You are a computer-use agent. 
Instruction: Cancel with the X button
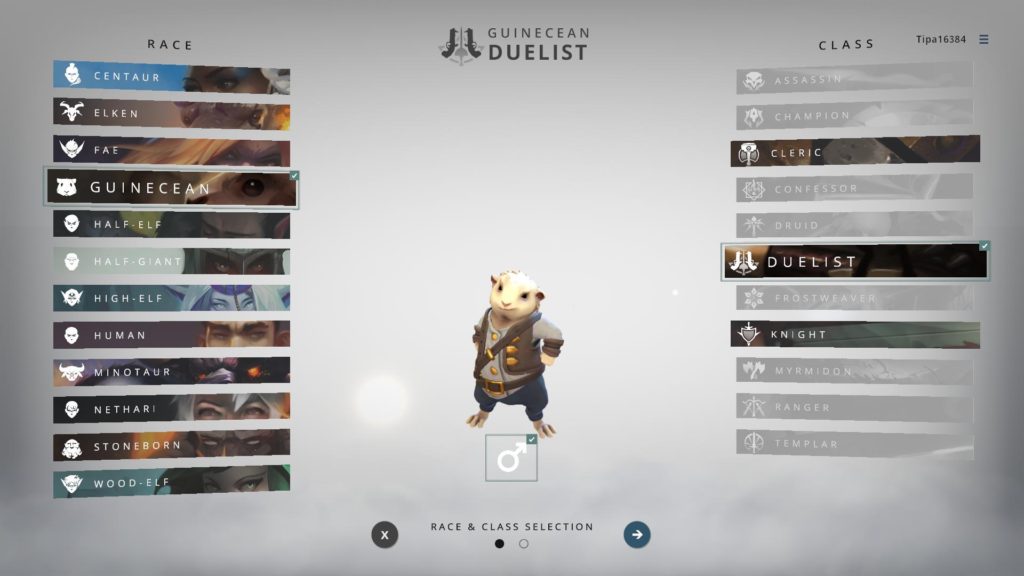click(385, 535)
